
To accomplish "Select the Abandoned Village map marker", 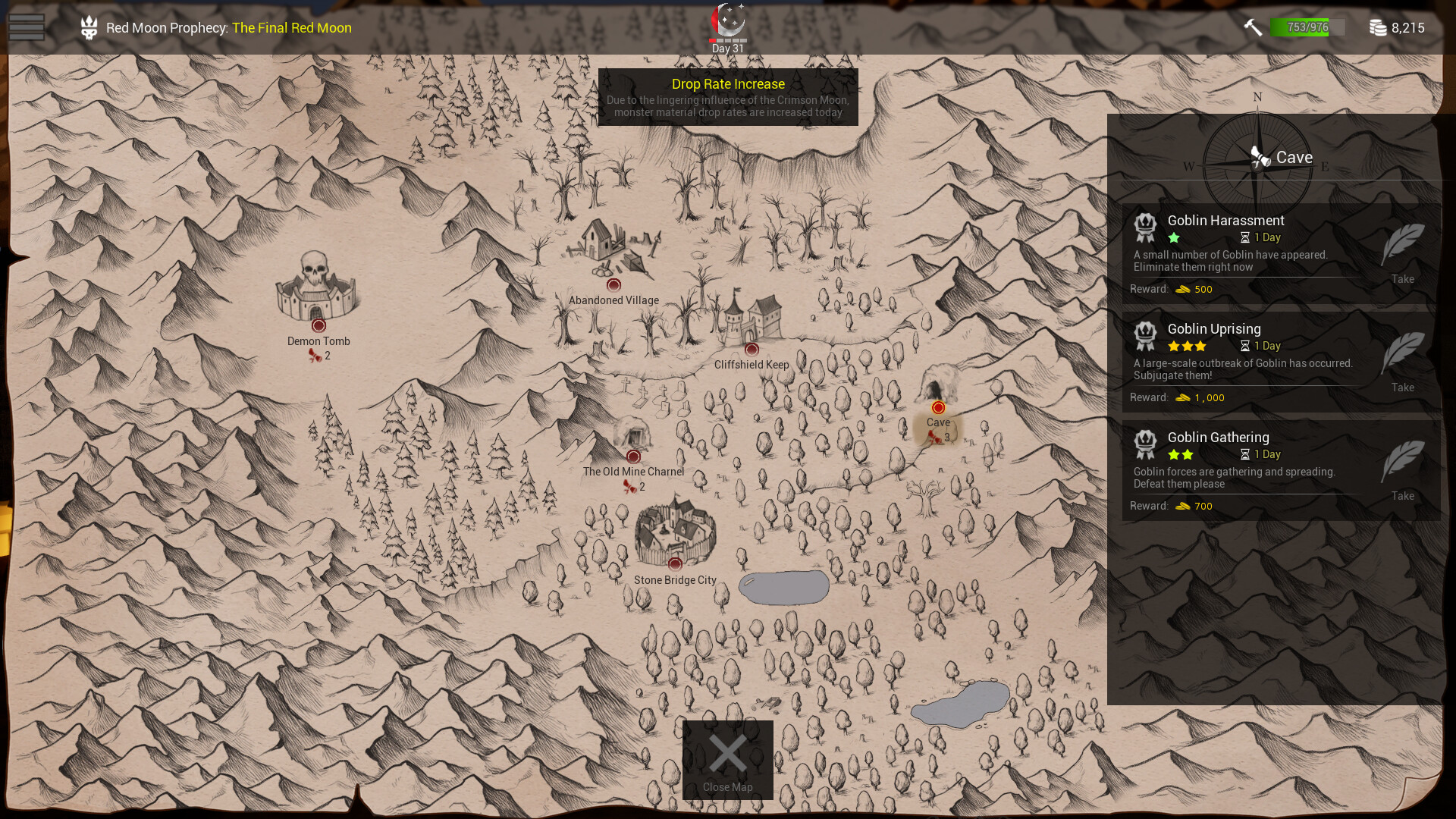I will coord(613,285).
